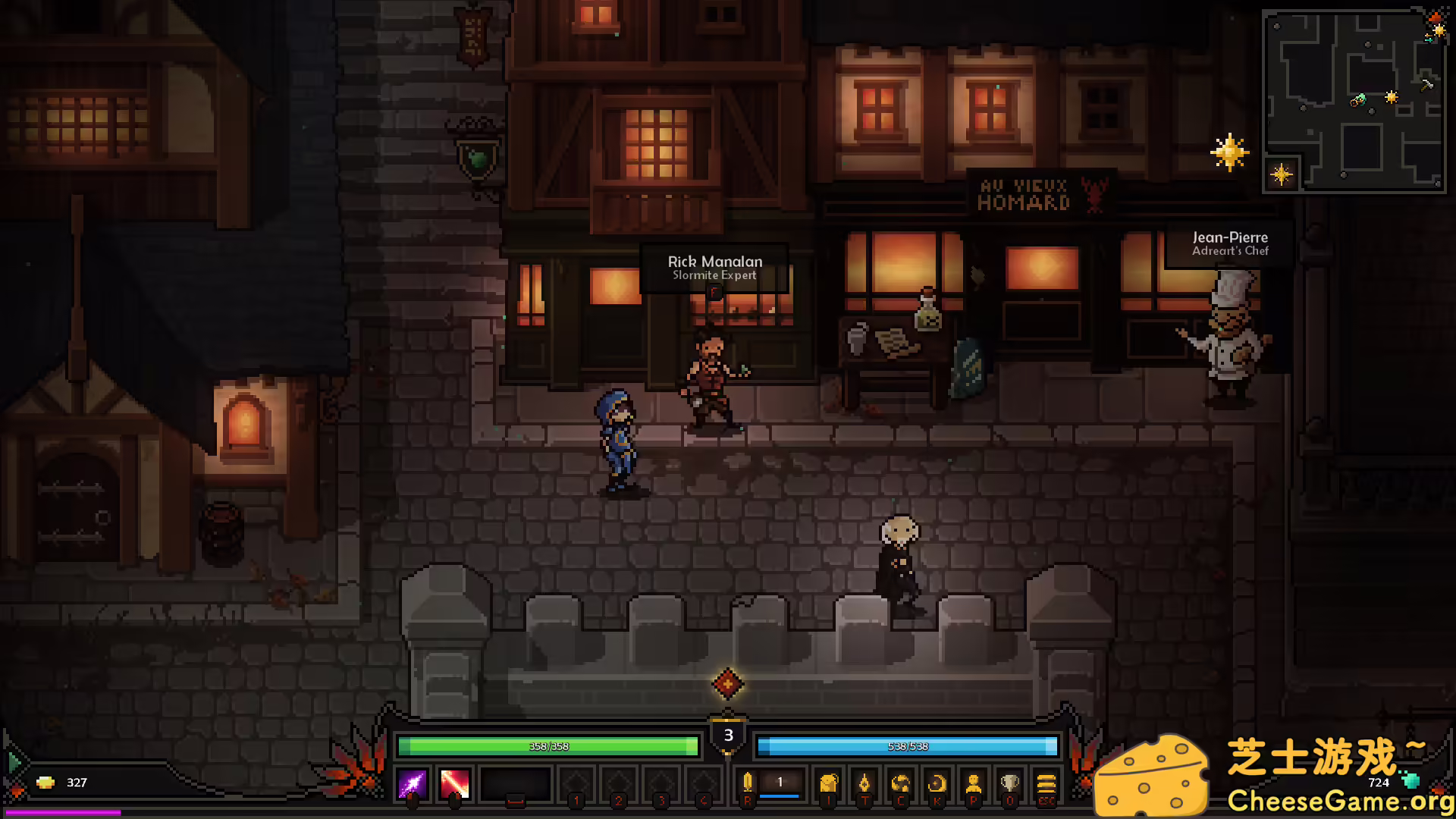Click the level 3 badge above the bars

tap(728, 734)
